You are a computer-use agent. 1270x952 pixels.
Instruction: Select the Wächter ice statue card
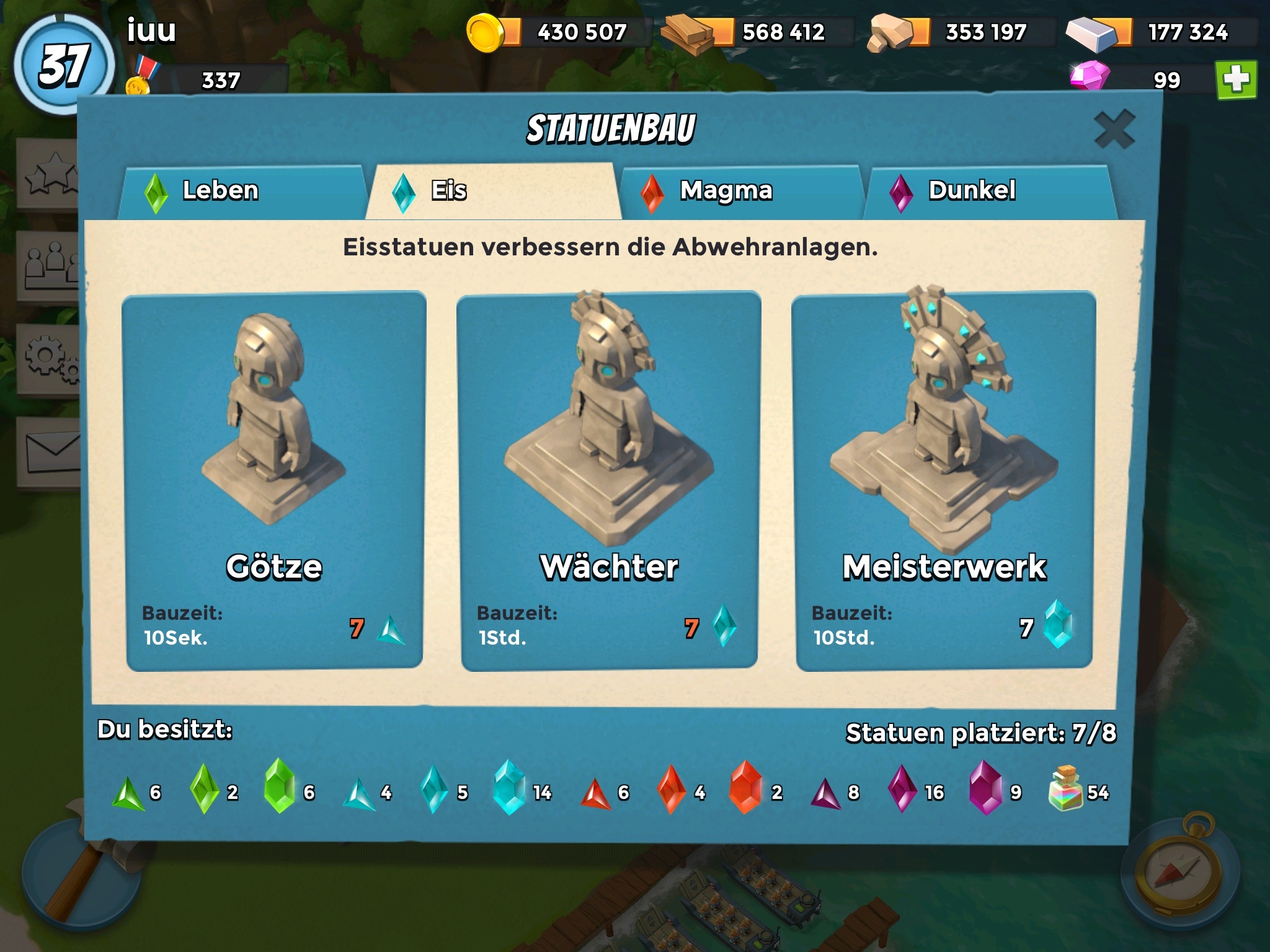pyautogui.click(x=609, y=480)
